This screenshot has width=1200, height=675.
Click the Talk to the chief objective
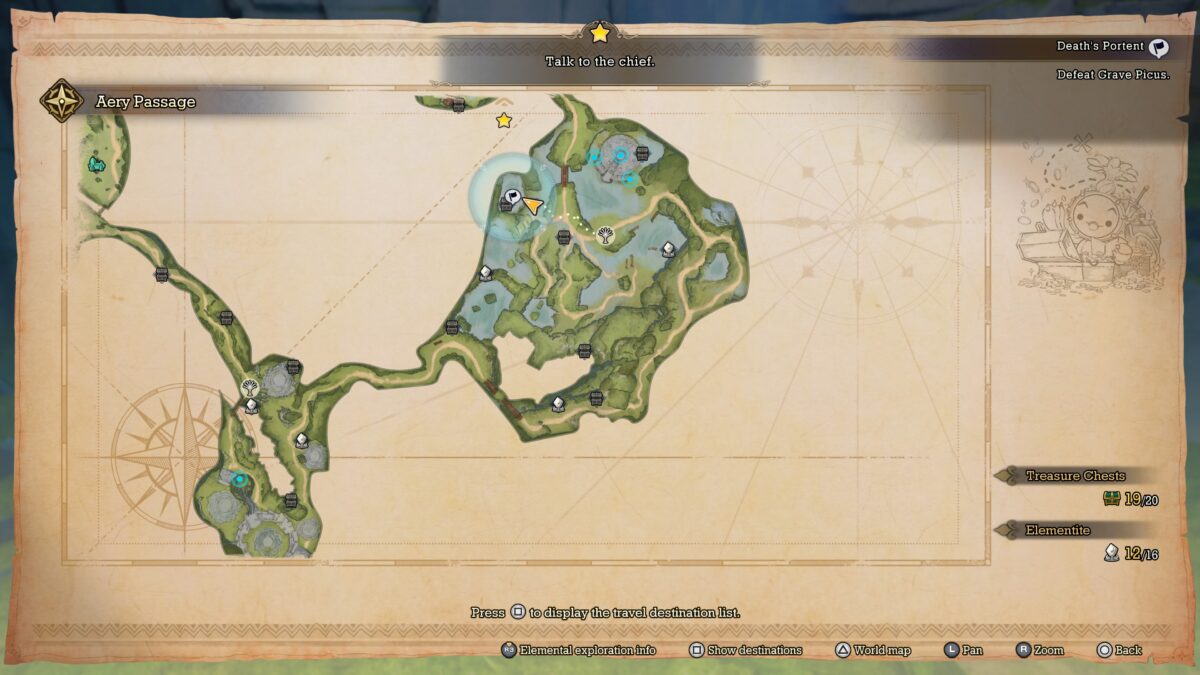[599, 61]
